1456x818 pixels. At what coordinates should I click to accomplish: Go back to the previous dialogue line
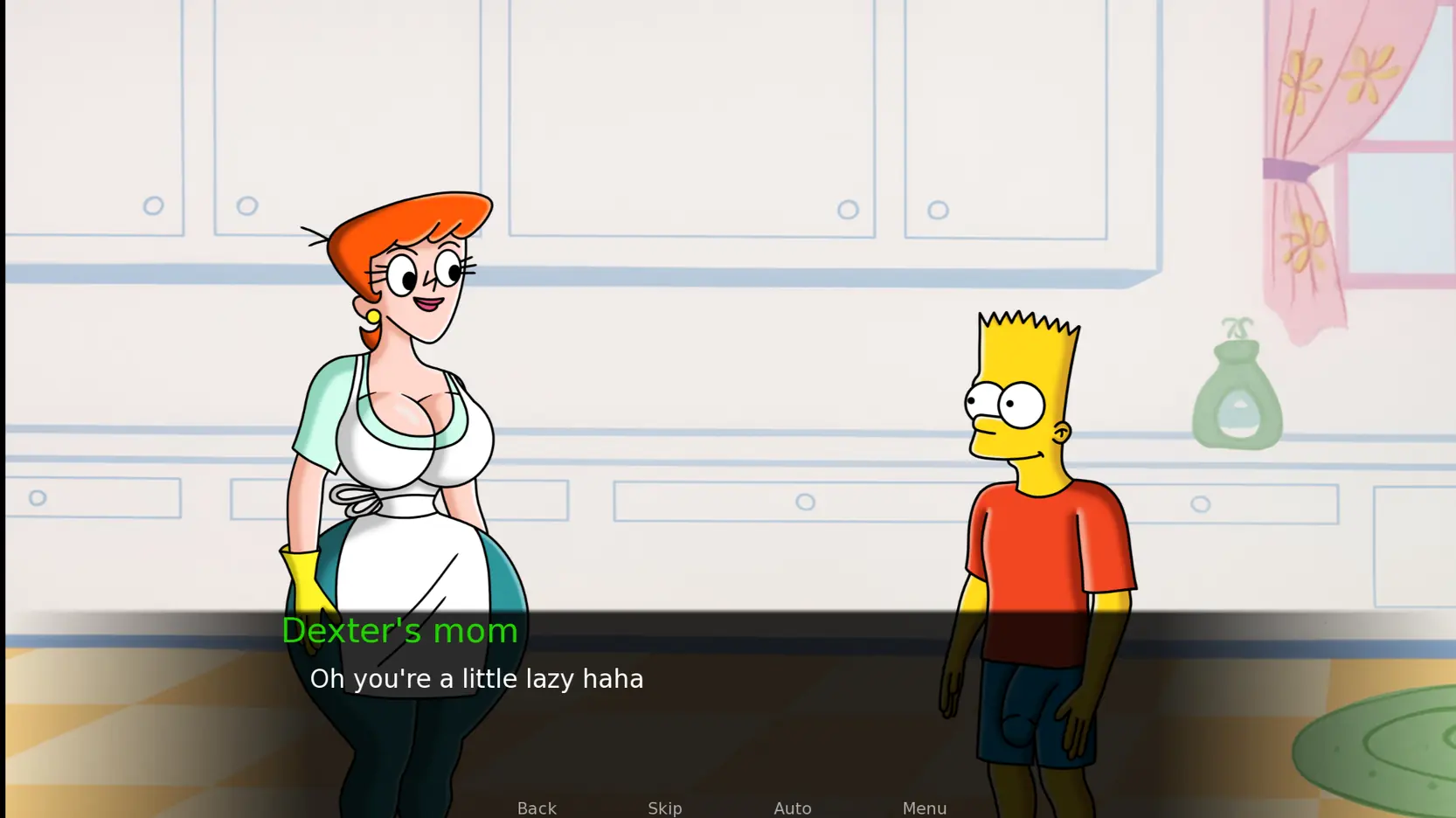(537, 808)
